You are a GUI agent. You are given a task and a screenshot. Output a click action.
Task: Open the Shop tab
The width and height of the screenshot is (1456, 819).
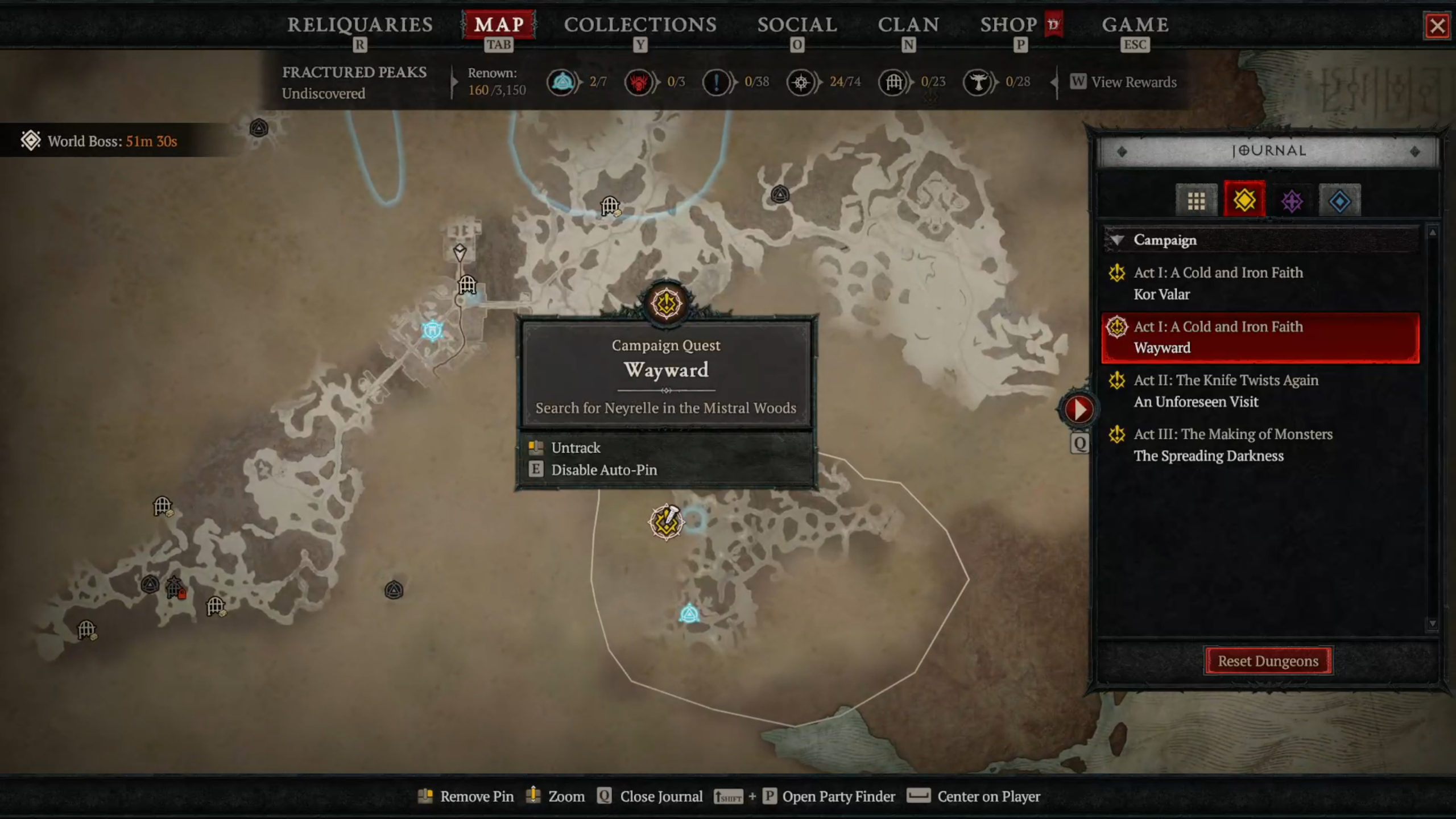(x=1009, y=25)
